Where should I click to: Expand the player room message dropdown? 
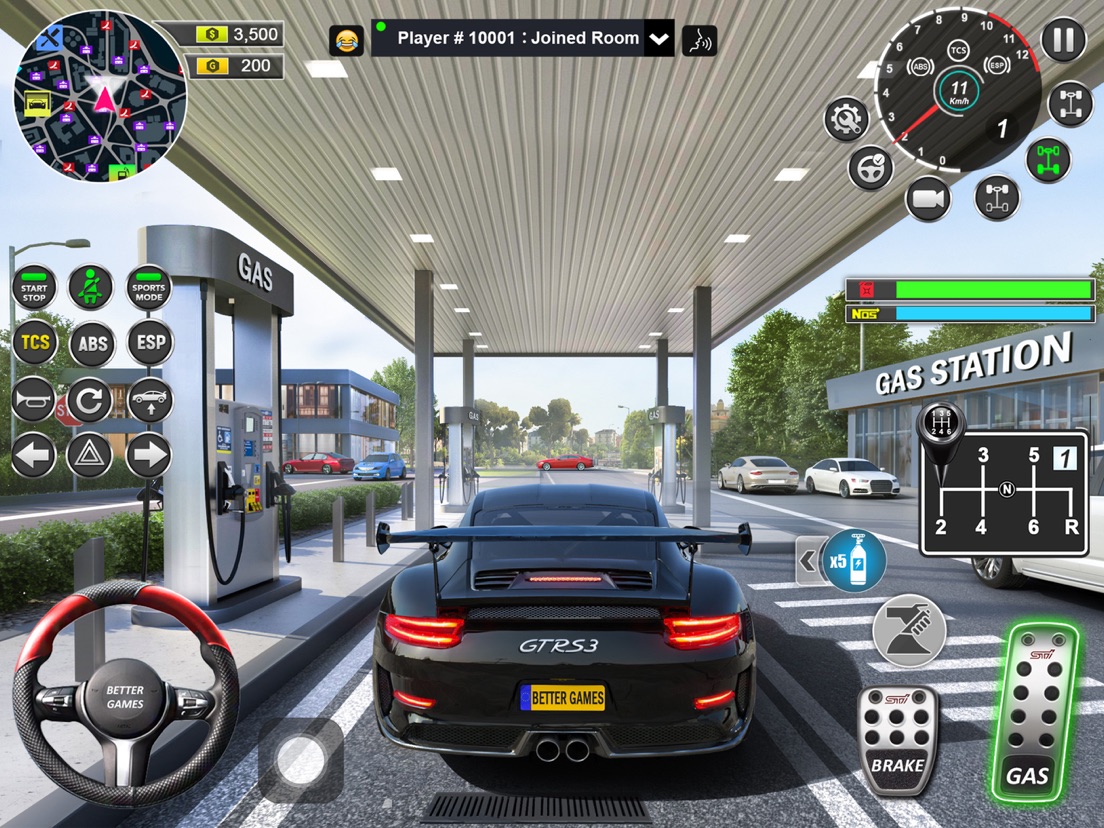pyautogui.click(x=658, y=39)
